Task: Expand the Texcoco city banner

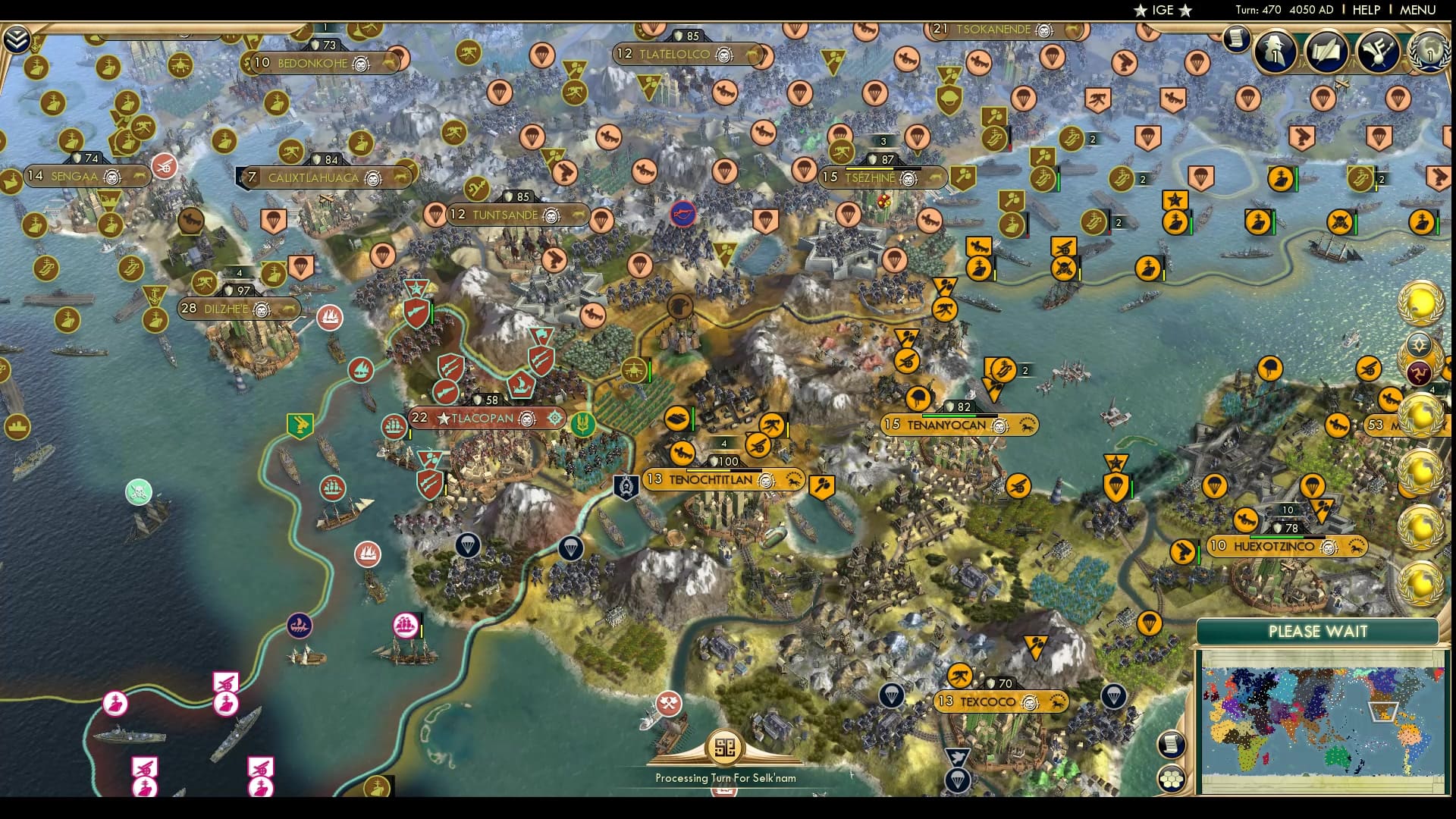Action: pyautogui.click(x=1001, y=701)
